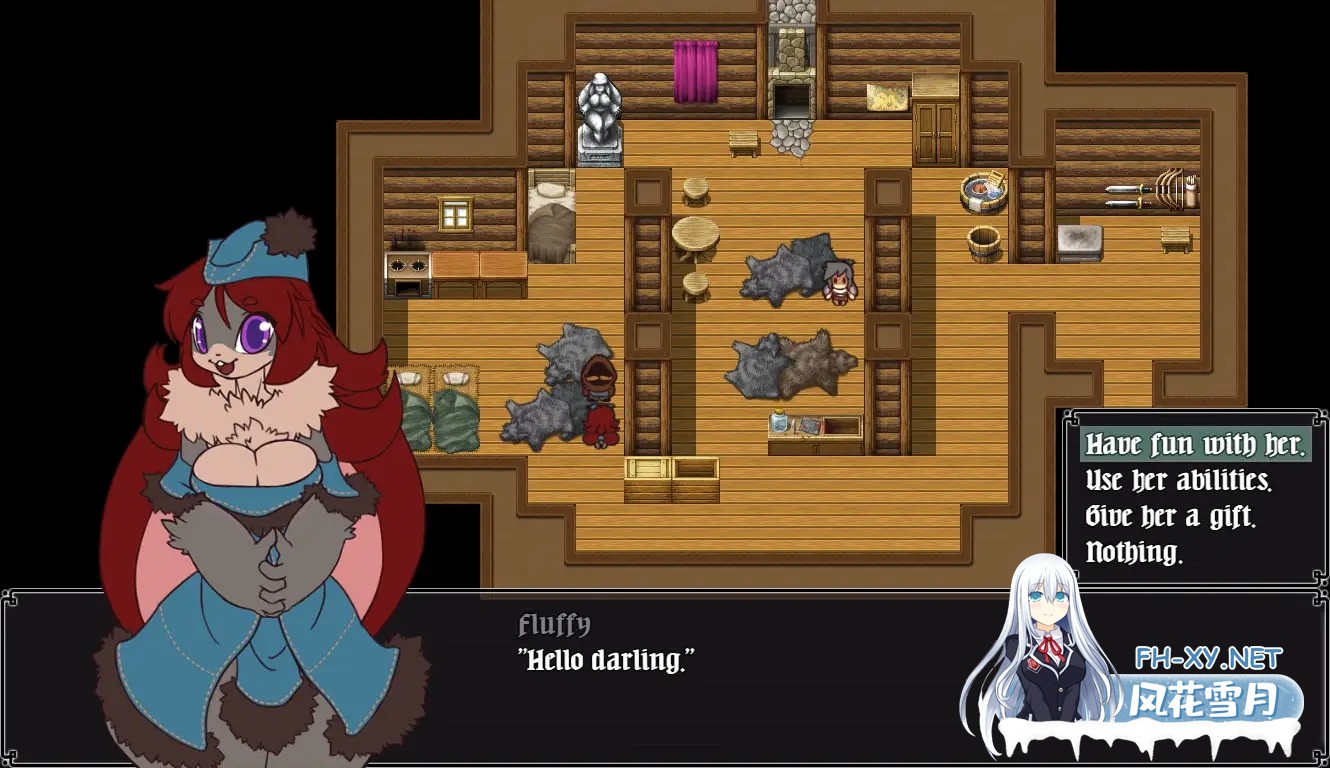Pick "Give her a gift." choice
This screenshot has width=1330, height=768.
point(1173,516)
